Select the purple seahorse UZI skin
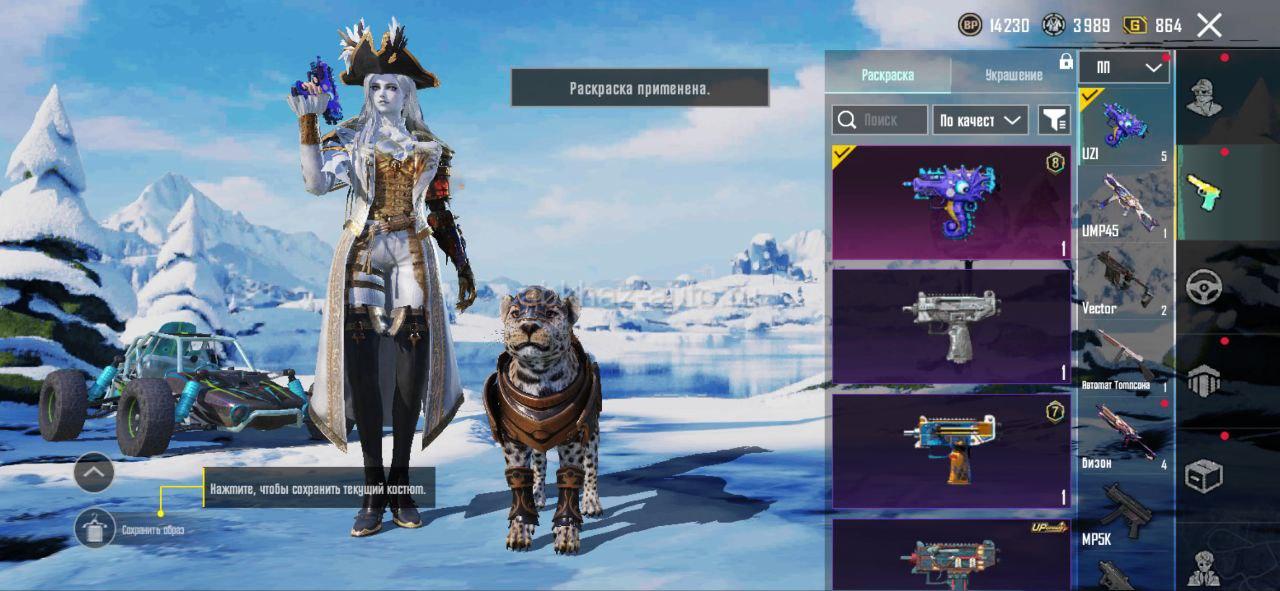Screen dimensions: 1280x591 point(951,202)
